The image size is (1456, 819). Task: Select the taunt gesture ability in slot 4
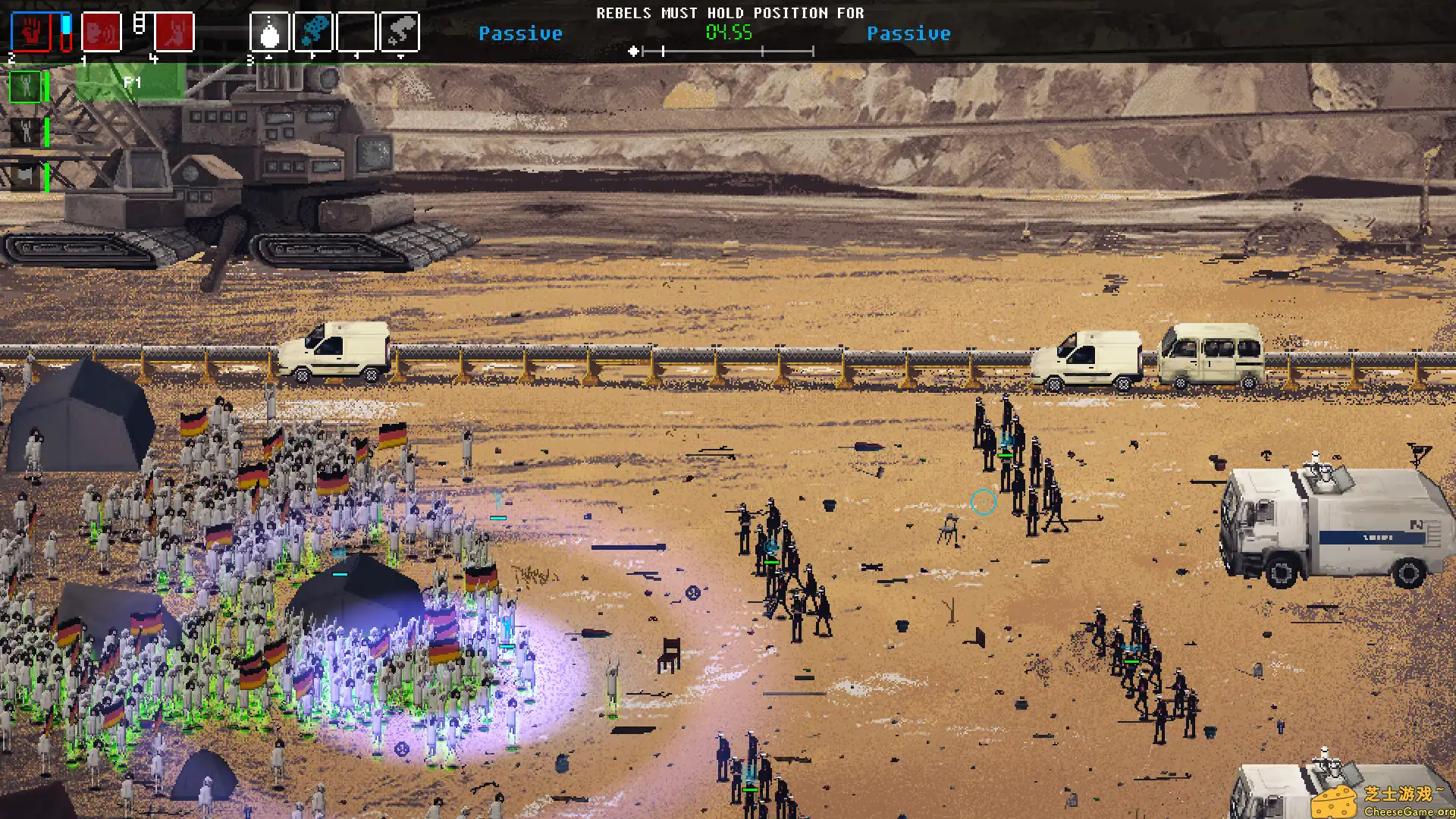coord(174,32)
